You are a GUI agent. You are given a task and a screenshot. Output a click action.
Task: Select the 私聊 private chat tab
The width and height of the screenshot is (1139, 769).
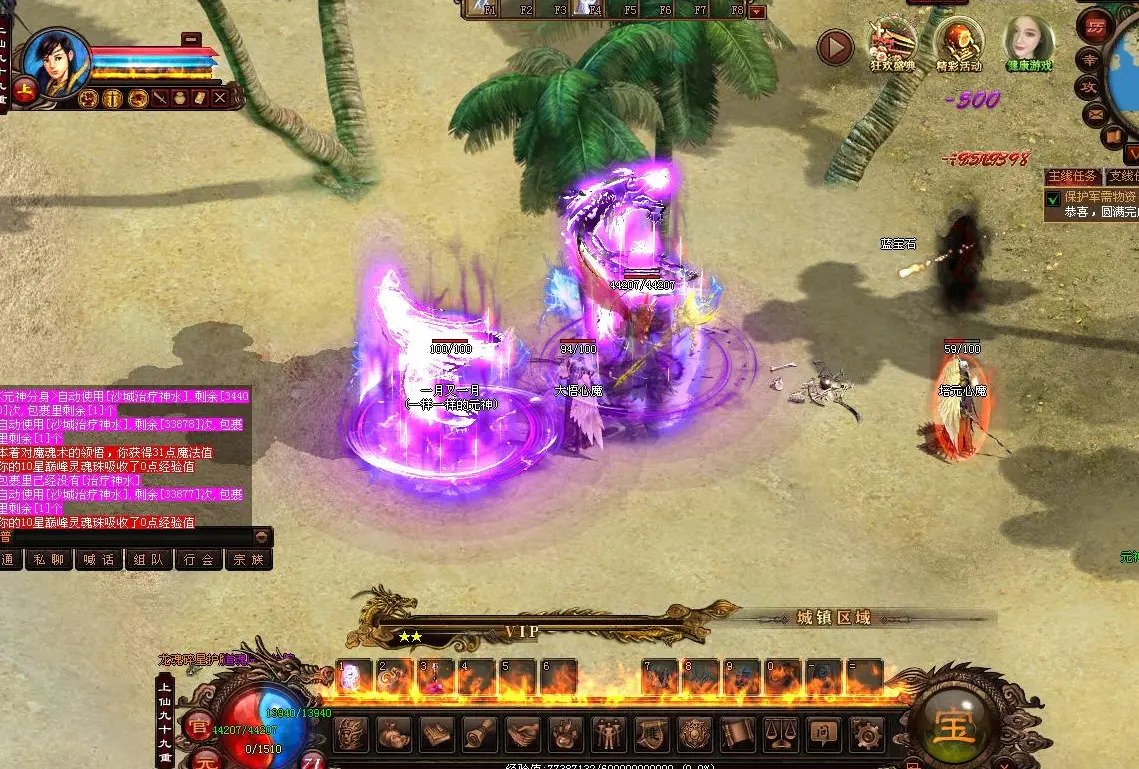(x=49, y=560)
